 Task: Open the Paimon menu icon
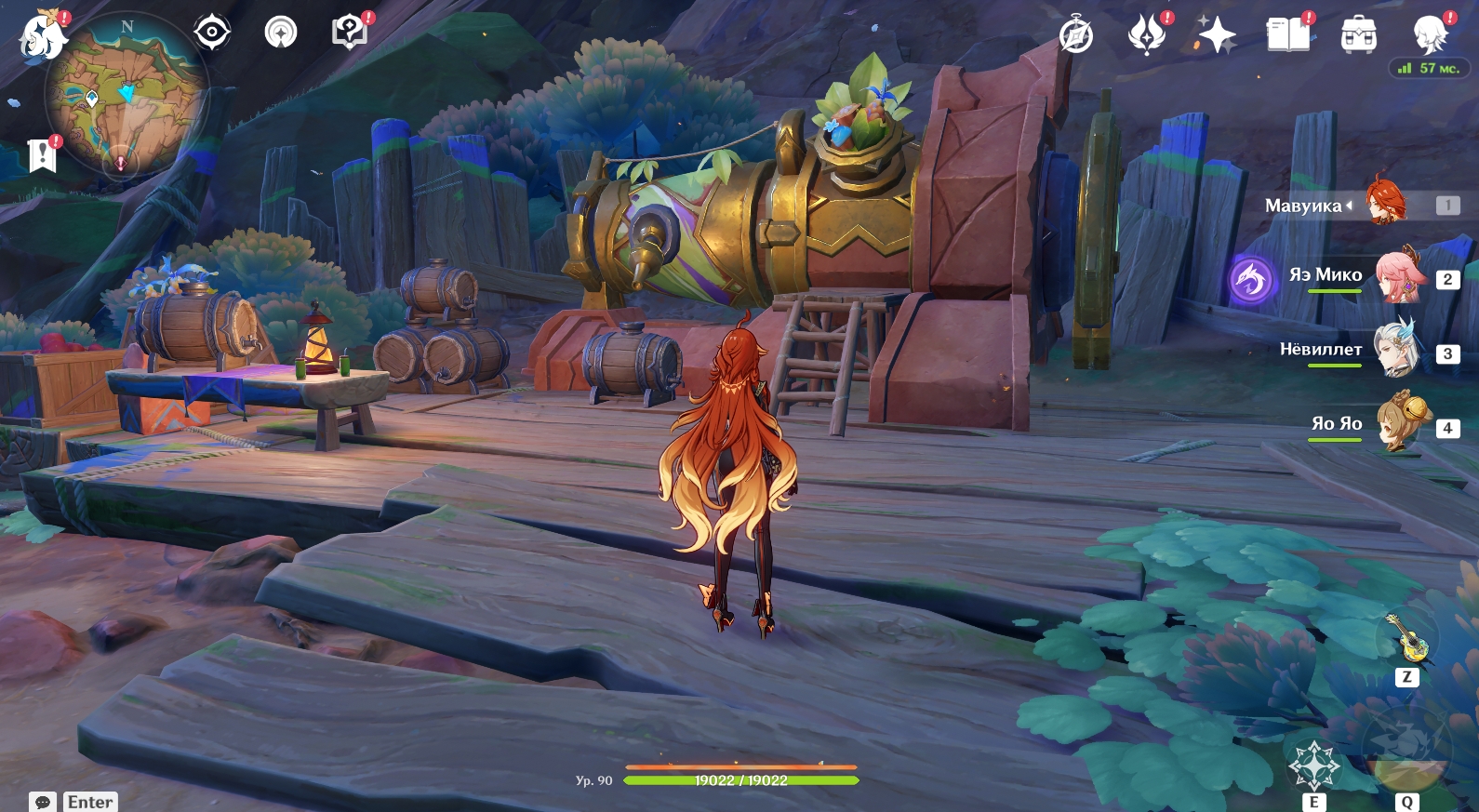click(42, 37)
